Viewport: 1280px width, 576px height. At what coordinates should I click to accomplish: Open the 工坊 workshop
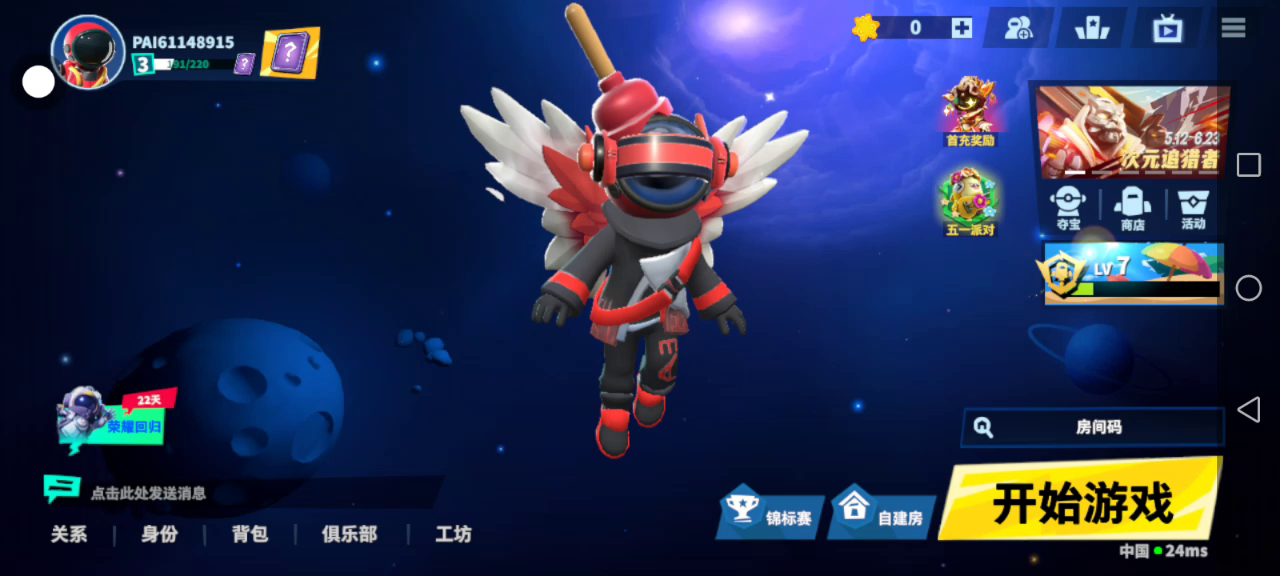click(x=453, y=534)
